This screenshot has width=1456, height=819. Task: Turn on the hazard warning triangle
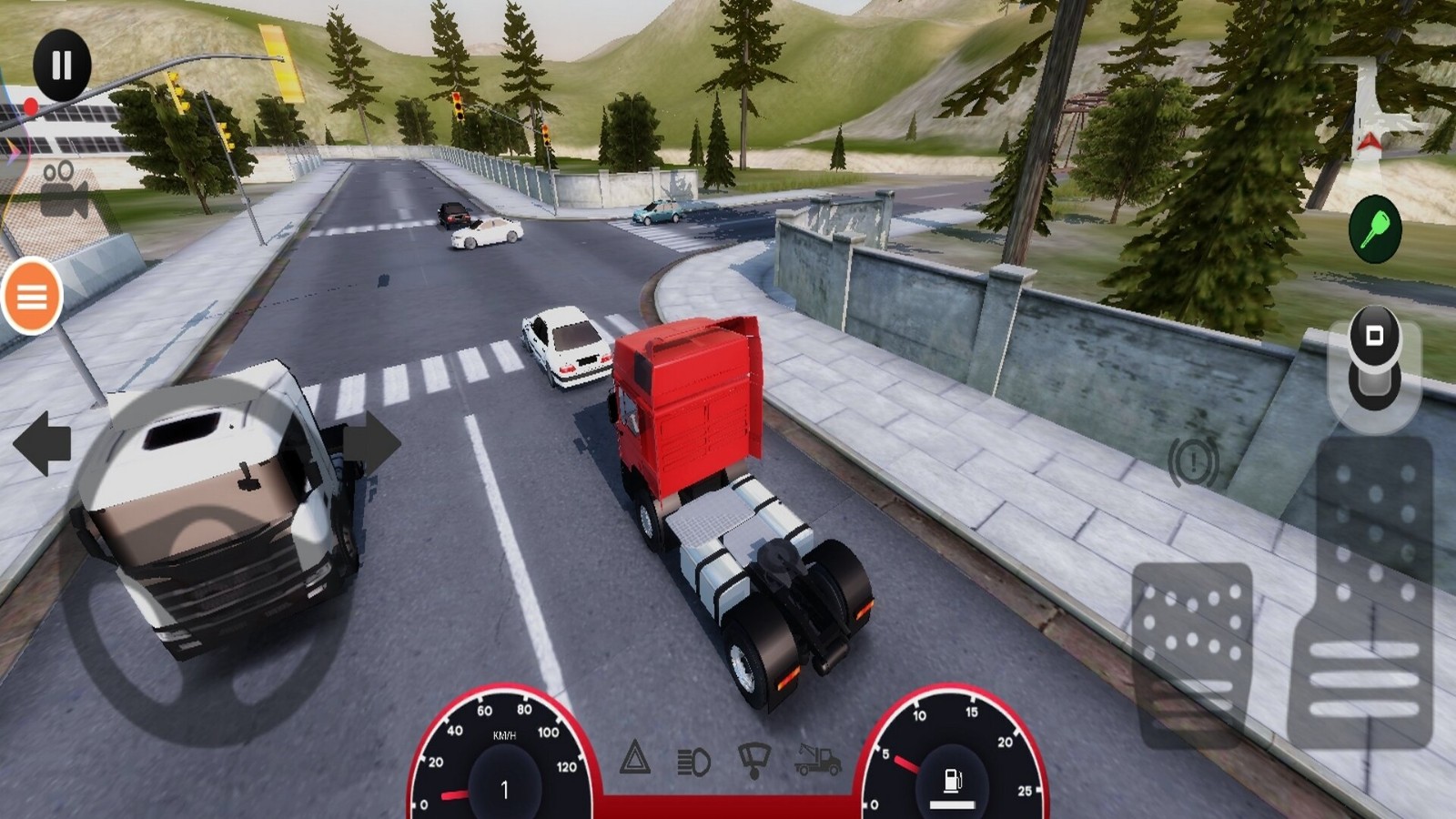pyautogui.click(x=635, y=758)
